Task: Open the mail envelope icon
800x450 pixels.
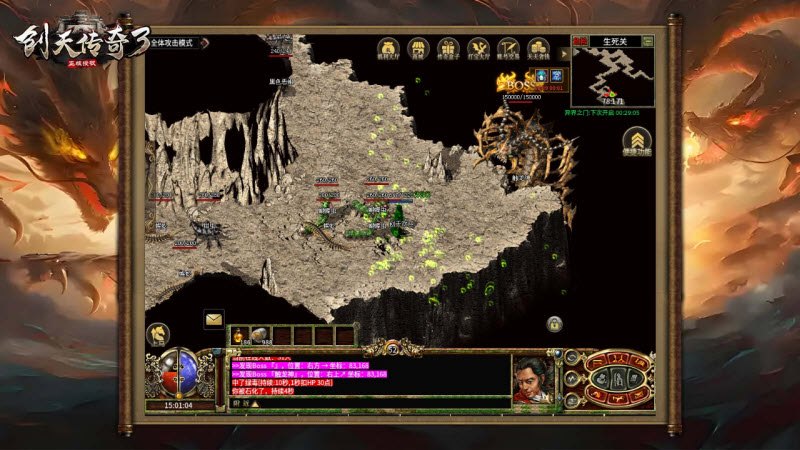Action: (x=214, y=319)
